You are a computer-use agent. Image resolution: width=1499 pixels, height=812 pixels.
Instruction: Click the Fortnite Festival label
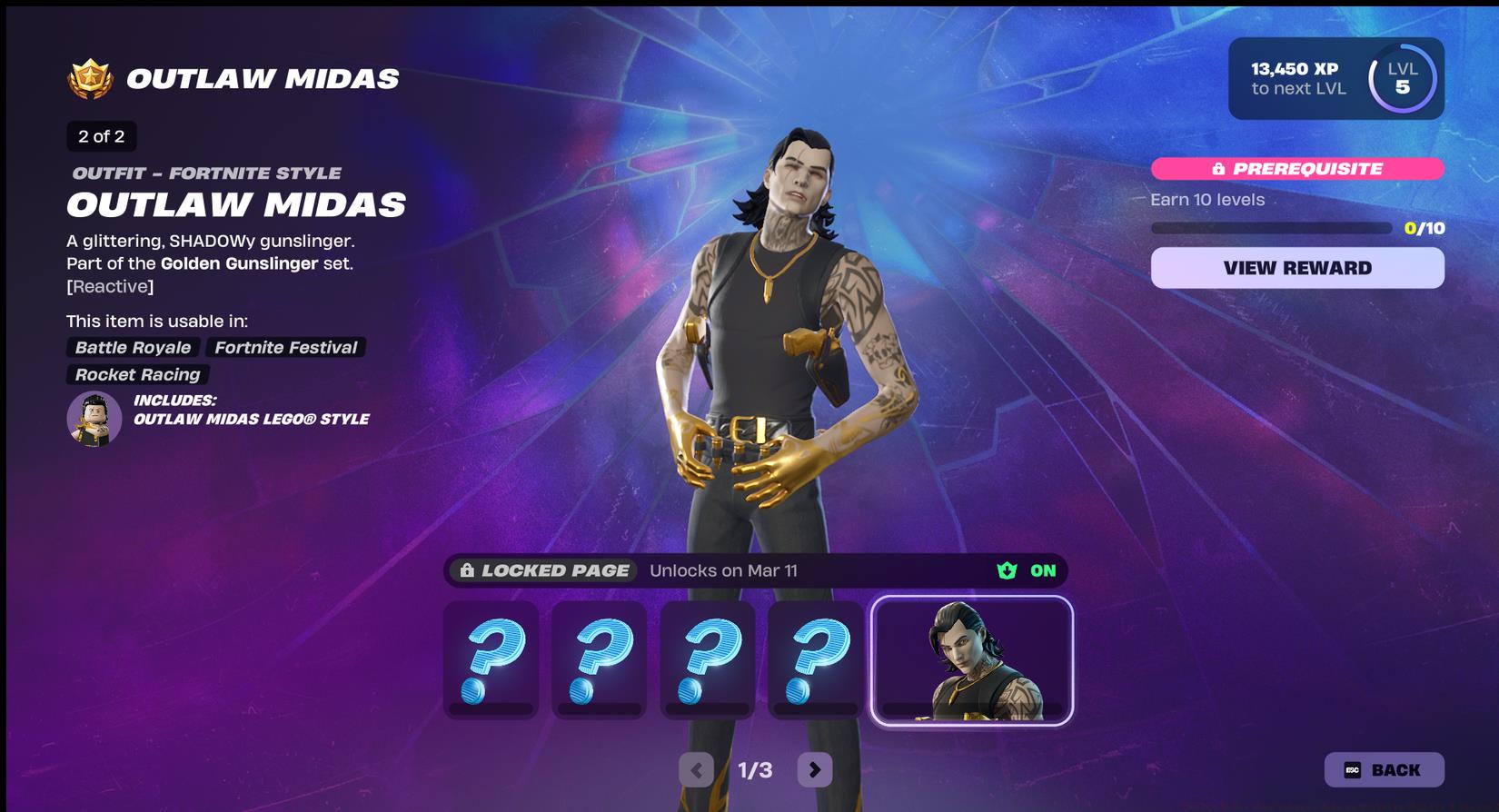[x=285, y=347]
